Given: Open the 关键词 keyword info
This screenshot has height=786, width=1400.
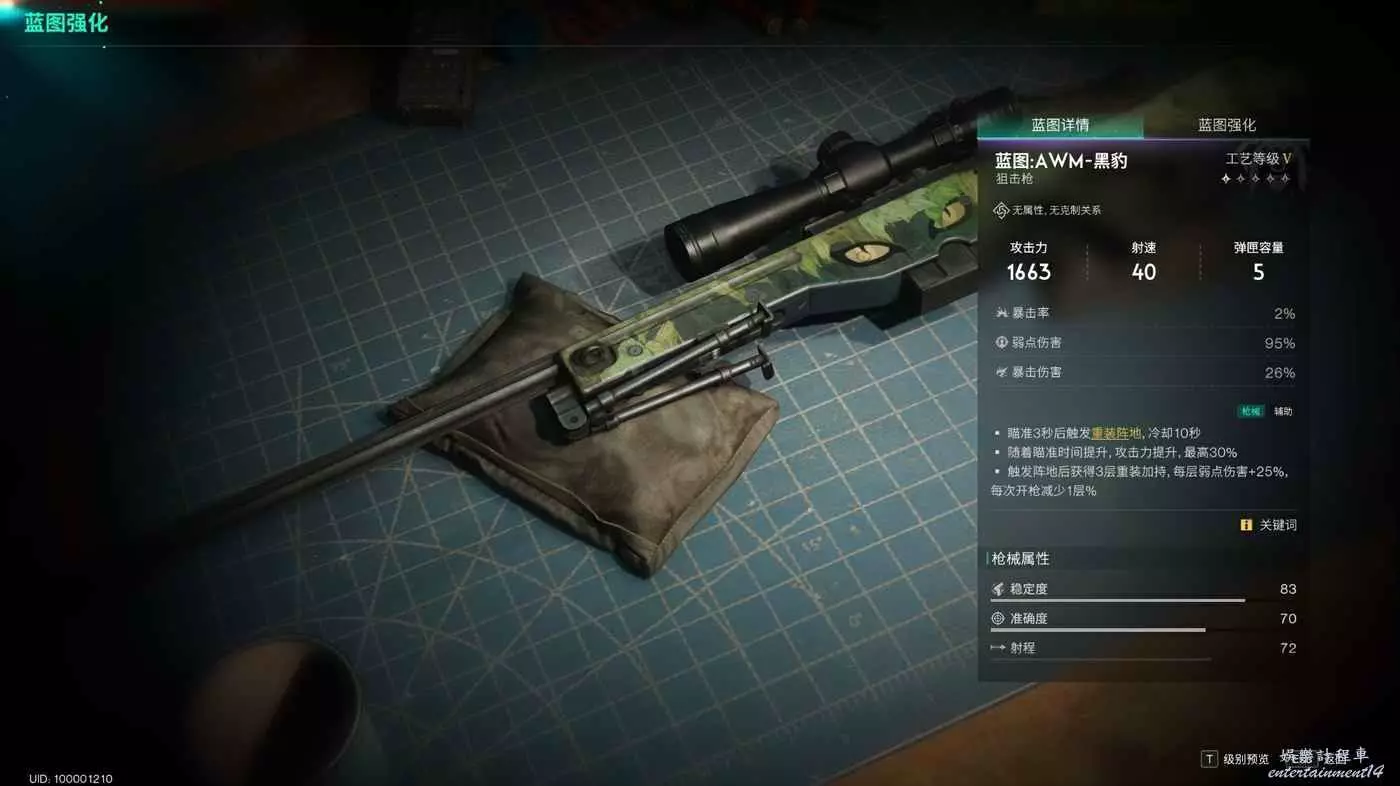Looking at the screenshot, I should coord(1268,525).
